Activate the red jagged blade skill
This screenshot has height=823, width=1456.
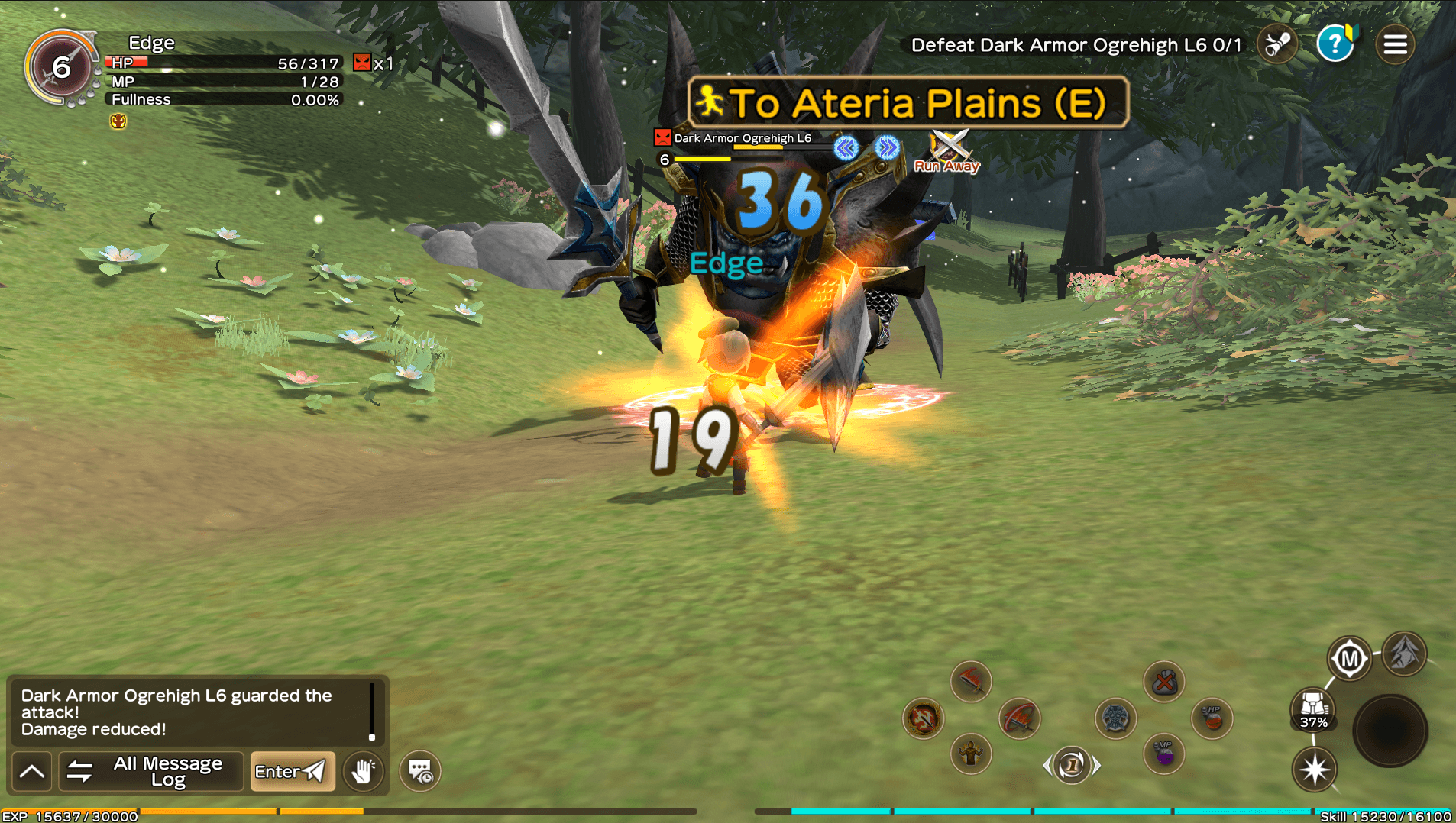point(971,681)
